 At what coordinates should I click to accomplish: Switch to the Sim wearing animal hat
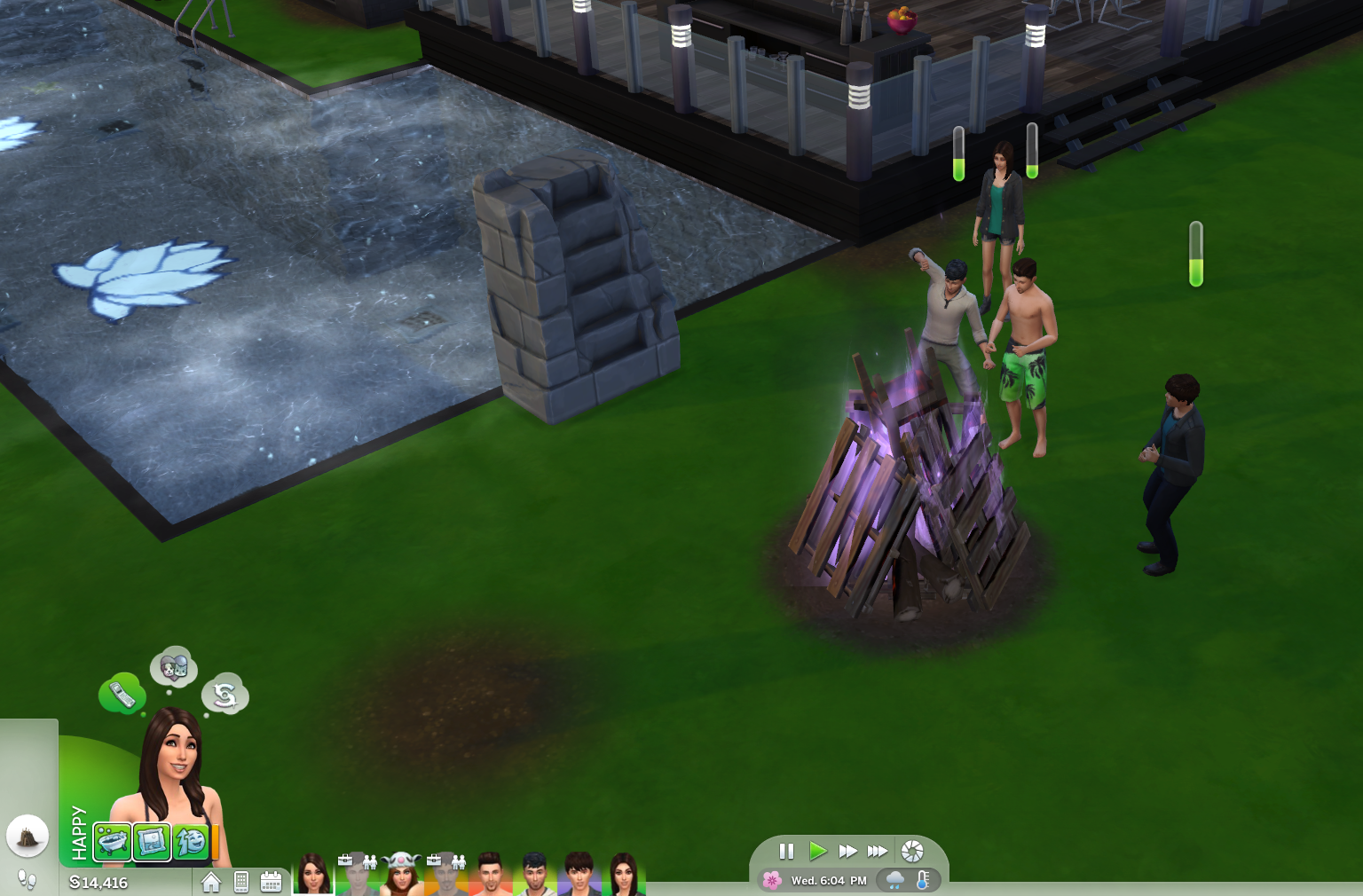tap(401, 873)
